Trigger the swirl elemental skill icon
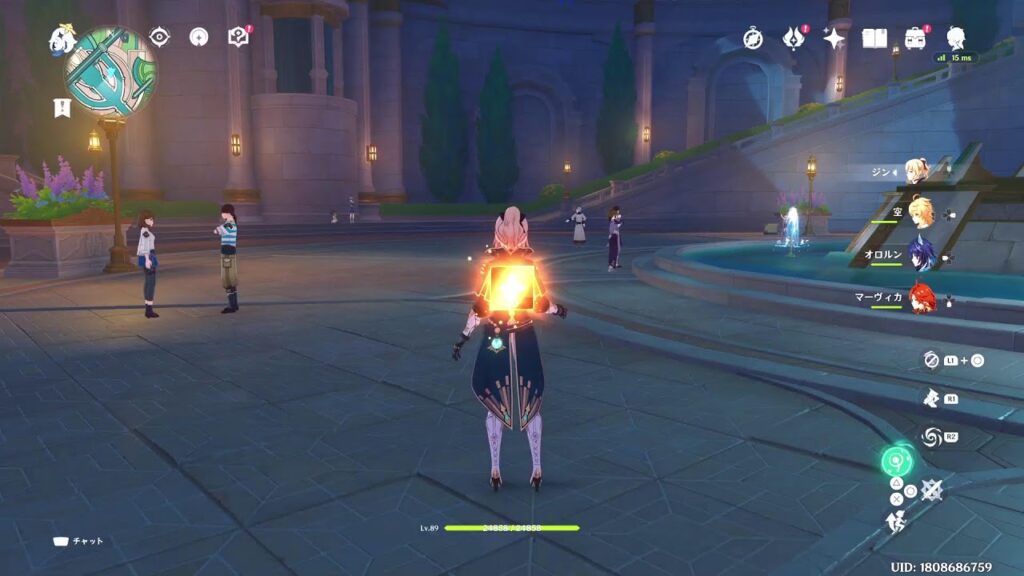This screenshot has width=1024, height=576. click(932, 437)
